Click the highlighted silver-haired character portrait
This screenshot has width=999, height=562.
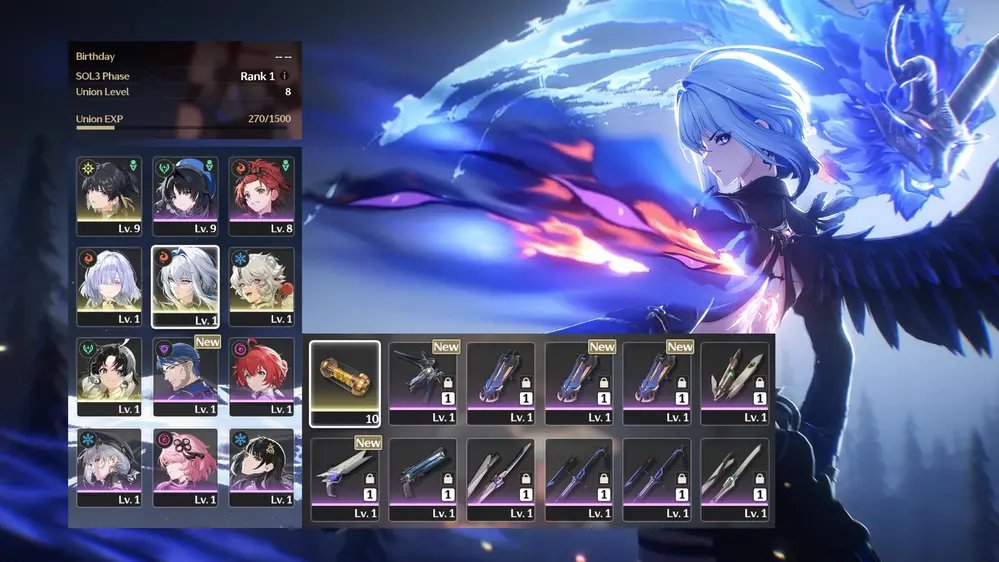[186, 286]
